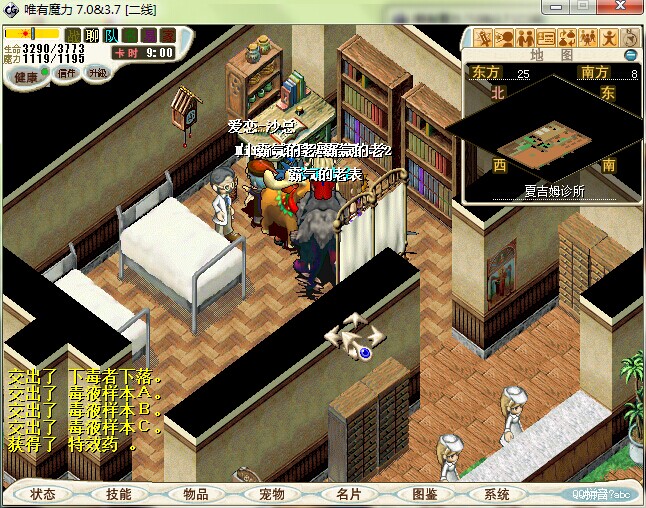
Task: Toggle the 队 team mode icon
Action: (x=111, y=35)
